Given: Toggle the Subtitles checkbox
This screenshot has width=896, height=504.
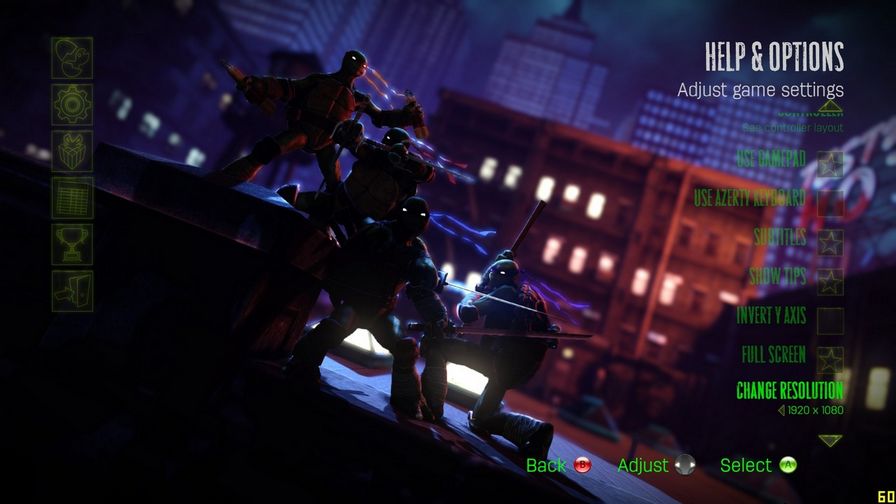Looking at the screenshot, I should [x=830, y=242].
